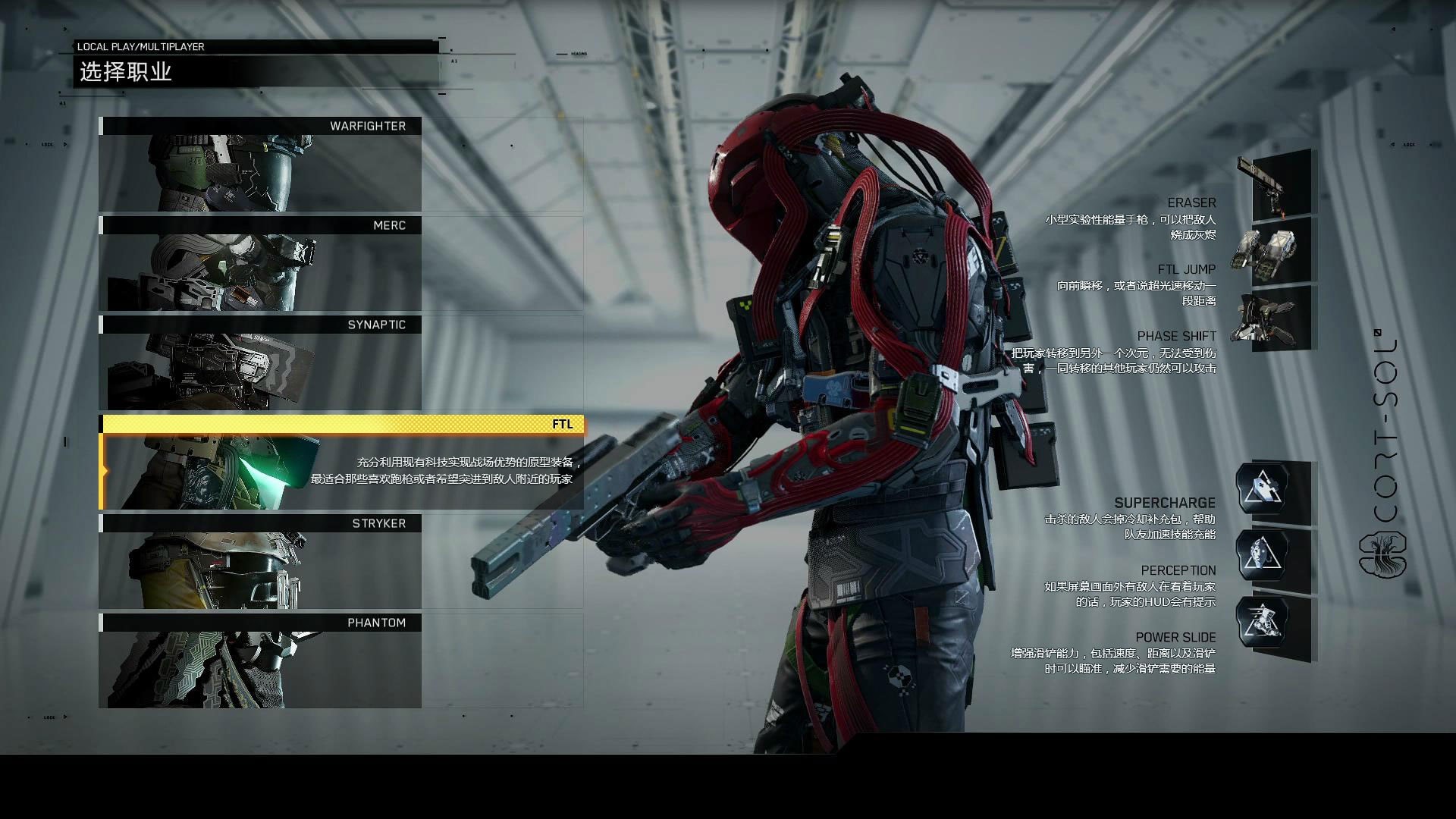Choose the Power Slide trait icon

(1263, 623)
